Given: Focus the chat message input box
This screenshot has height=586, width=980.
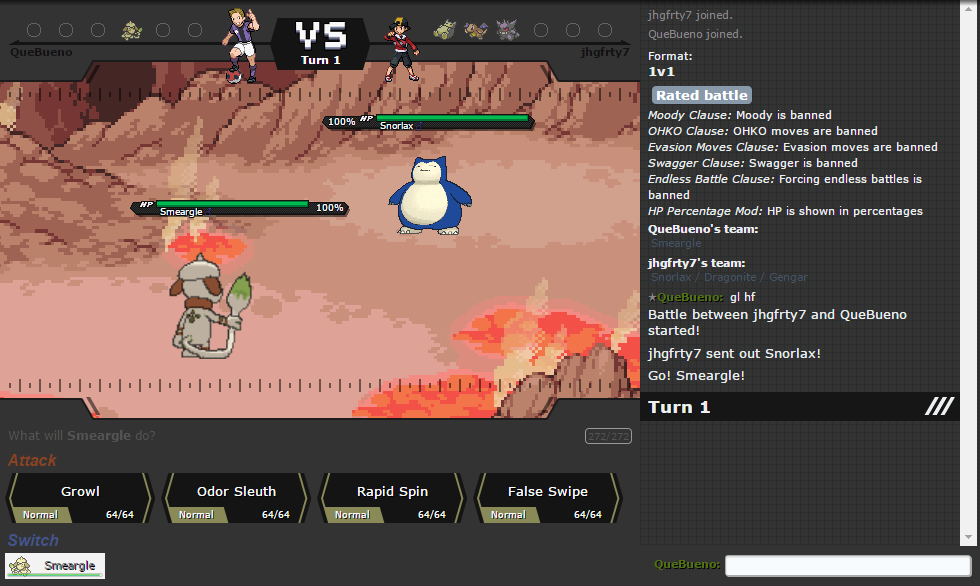Looking at the screenshot, I should 847,566.
